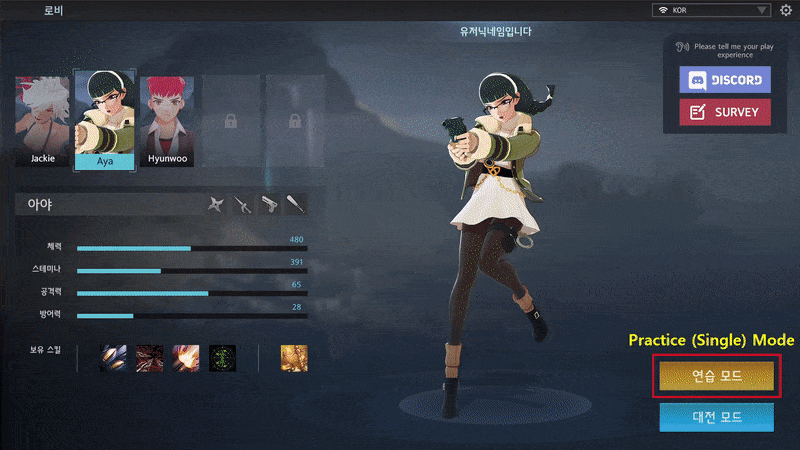View the golden passive skill icon
The image size is (800, 450).
[294, 357]
